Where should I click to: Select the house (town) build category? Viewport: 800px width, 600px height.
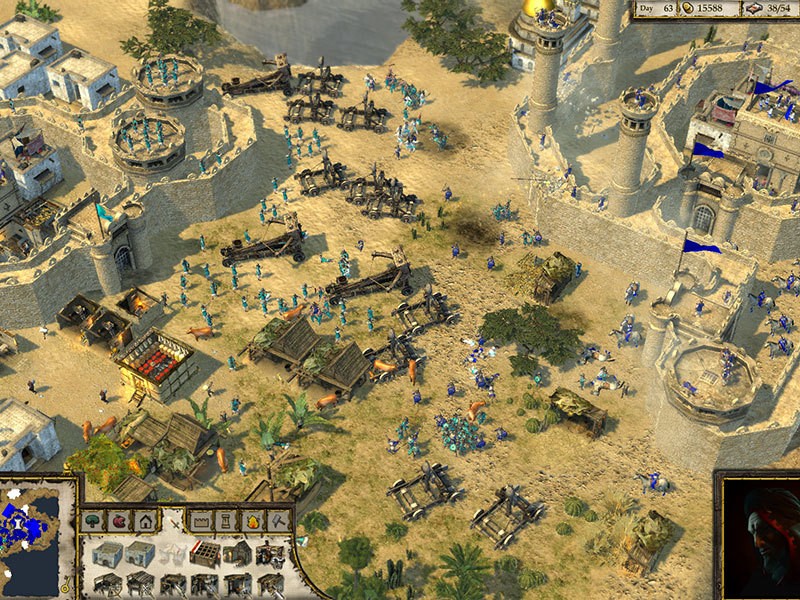pyautogui.click(x=146, y=521)
